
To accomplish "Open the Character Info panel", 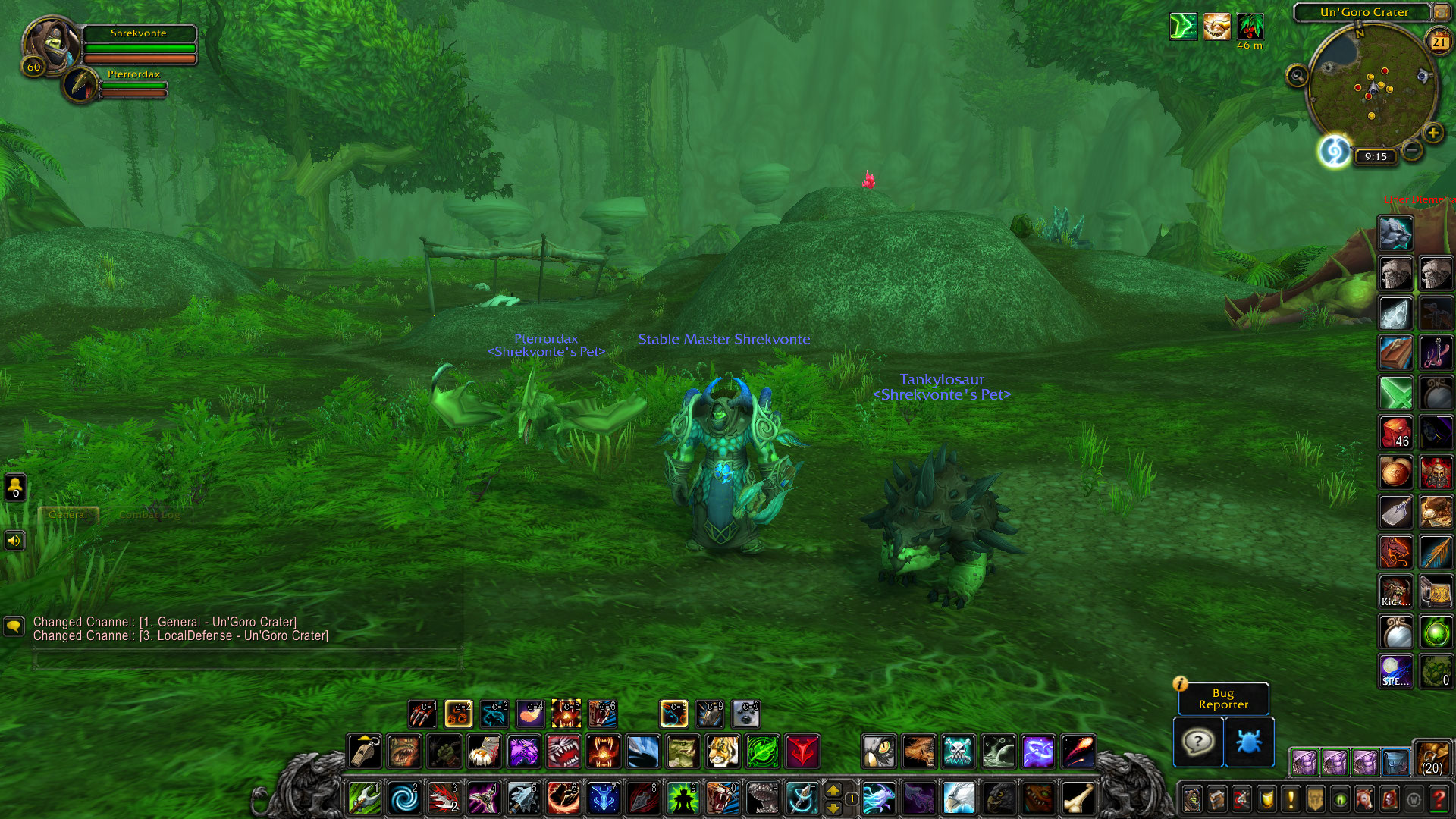I will pyautogui.click(x=1192, y=799).
